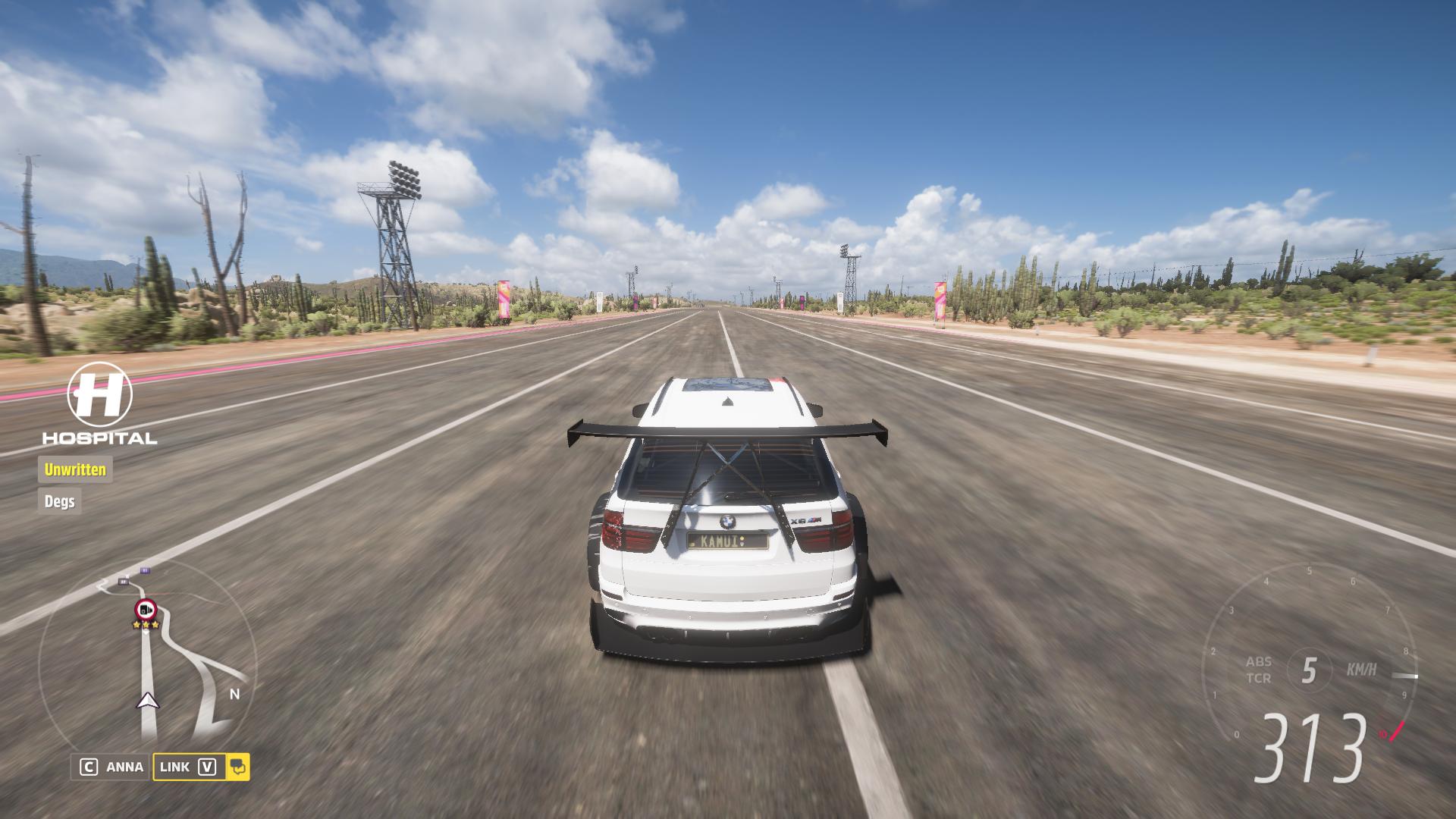The width and height of the screenshot is (1456, 819).
Task: Activate the ANNA assistant button
Action: point(111,767)
